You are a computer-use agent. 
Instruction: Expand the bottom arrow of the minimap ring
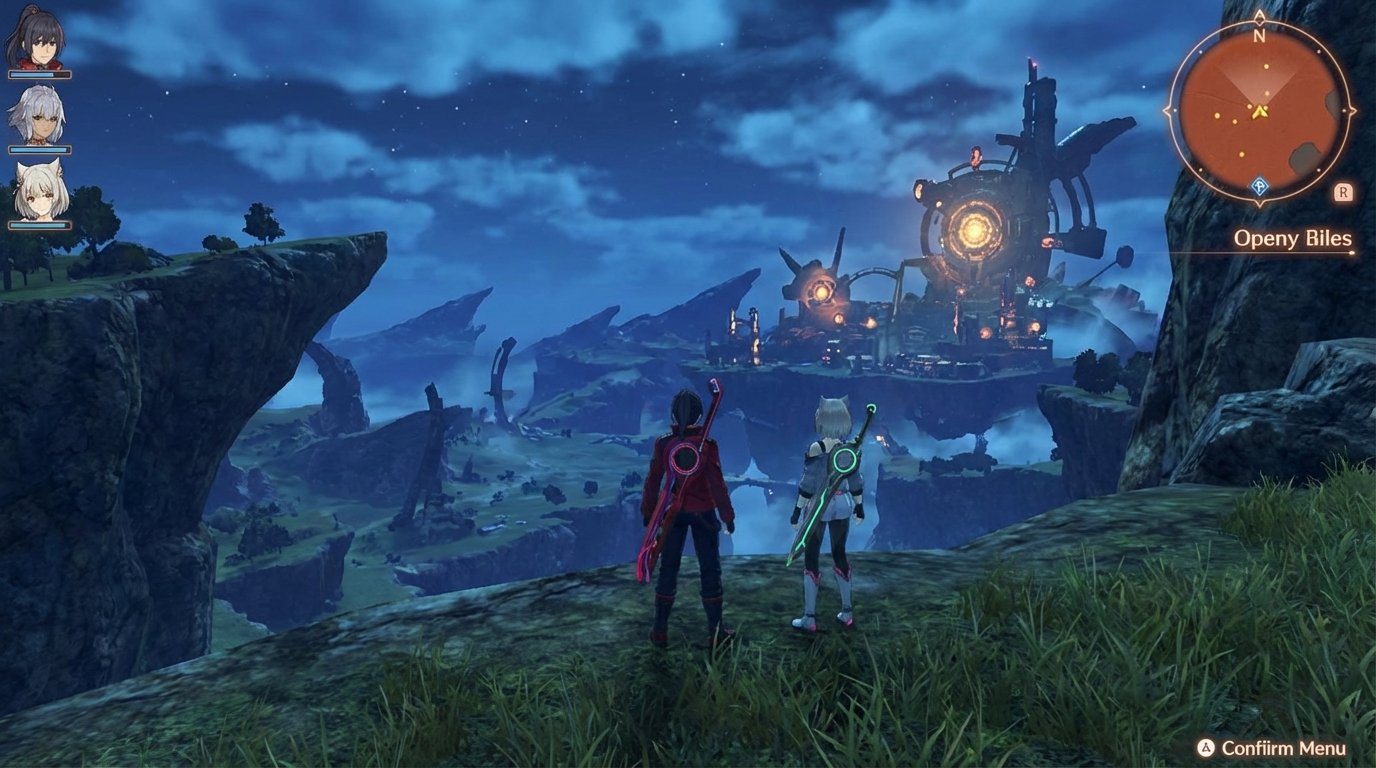coord(1260,203)
